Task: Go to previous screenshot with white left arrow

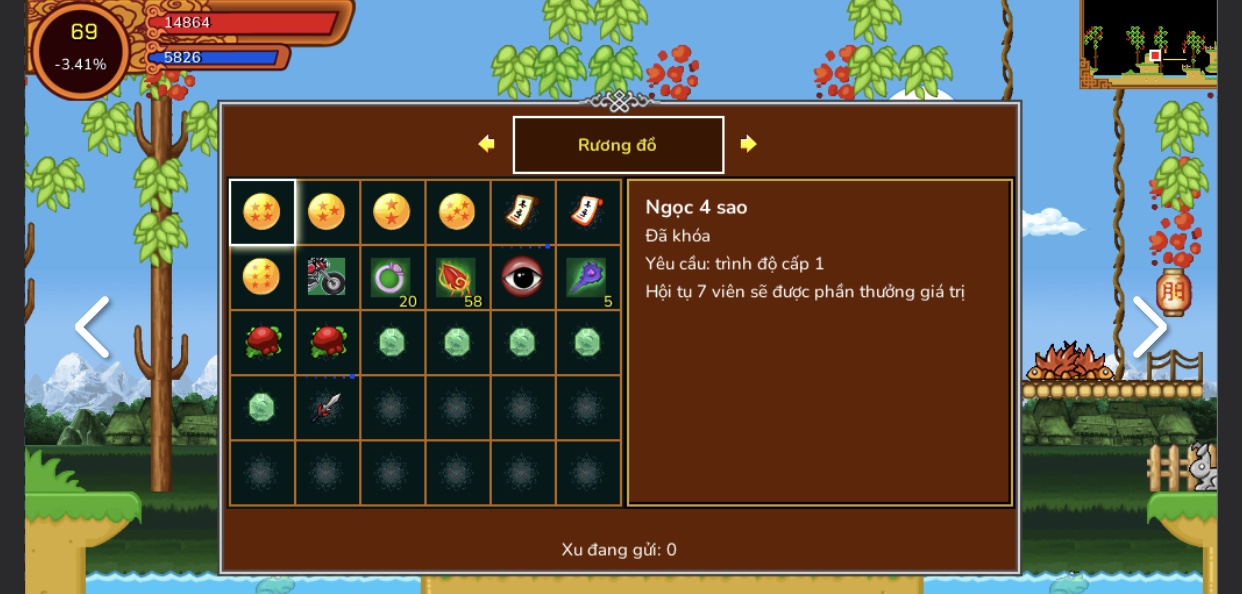Action: pyautogui.click(x=92, y=327)
